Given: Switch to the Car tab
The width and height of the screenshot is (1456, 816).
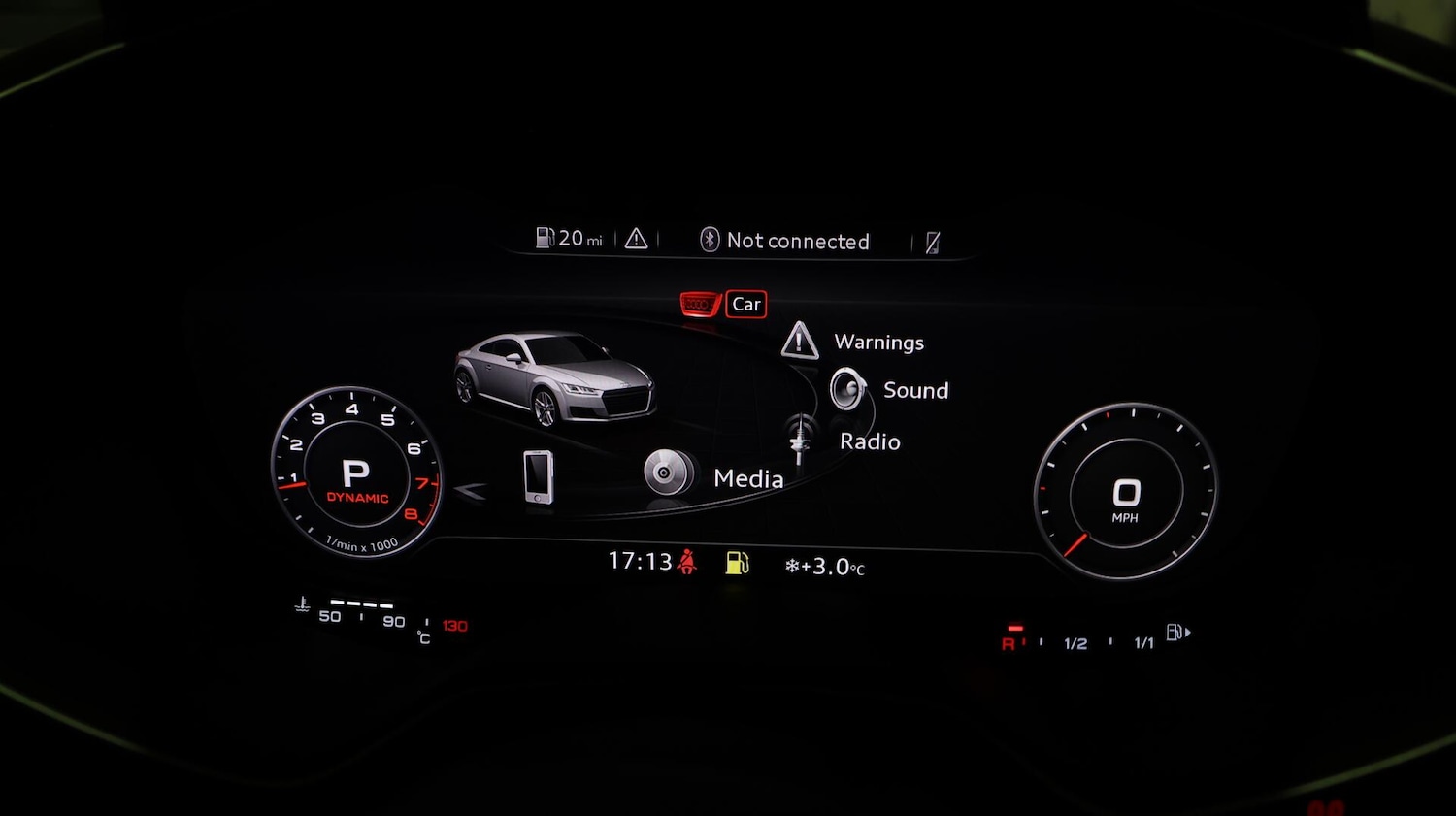Looking at the screenshot, I should tap(745, 304).
